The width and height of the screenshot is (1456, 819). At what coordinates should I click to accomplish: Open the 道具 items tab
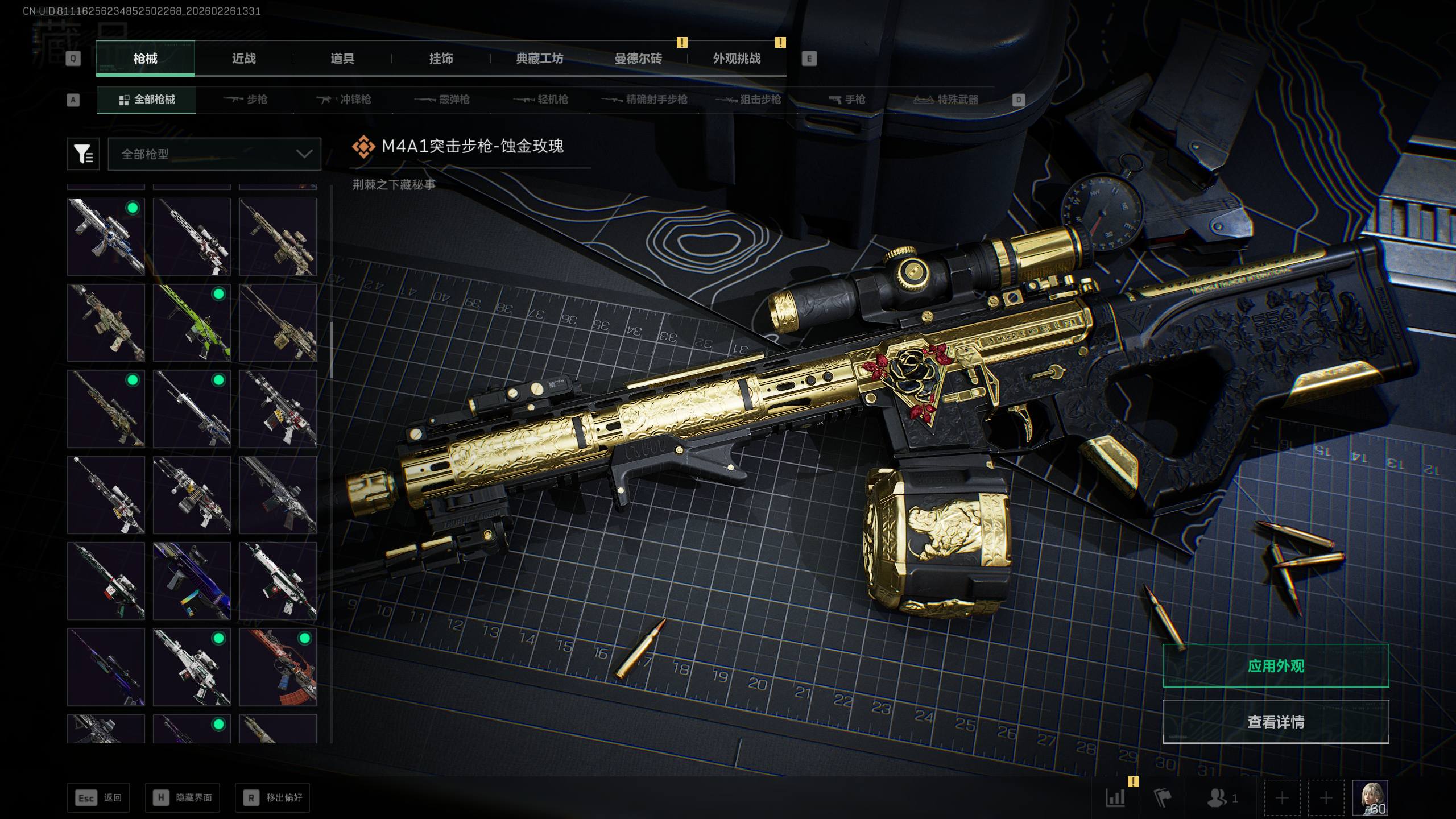click(x=342, y=59)
